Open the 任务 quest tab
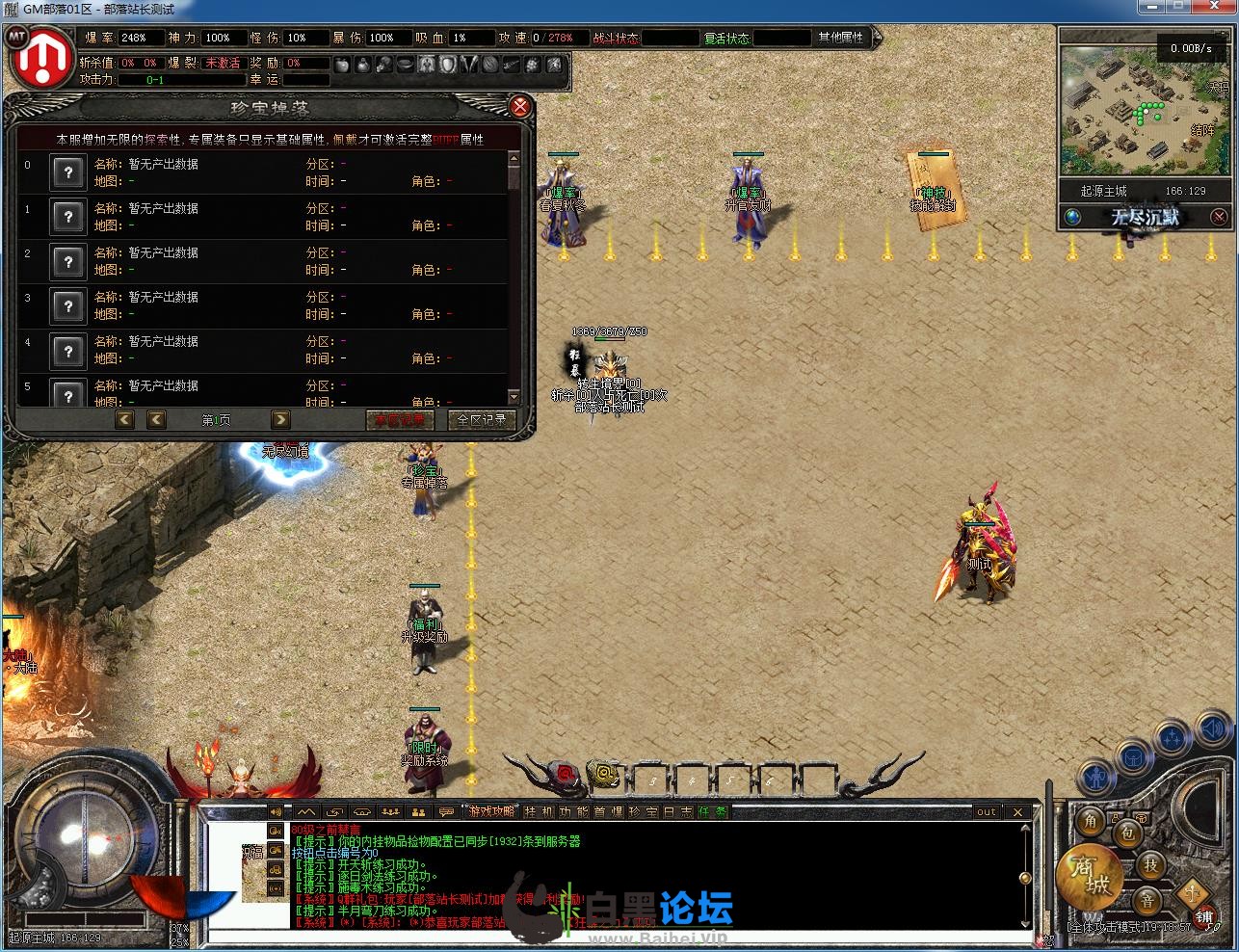This screenshot has width=1239, height=952. (713, 812)
